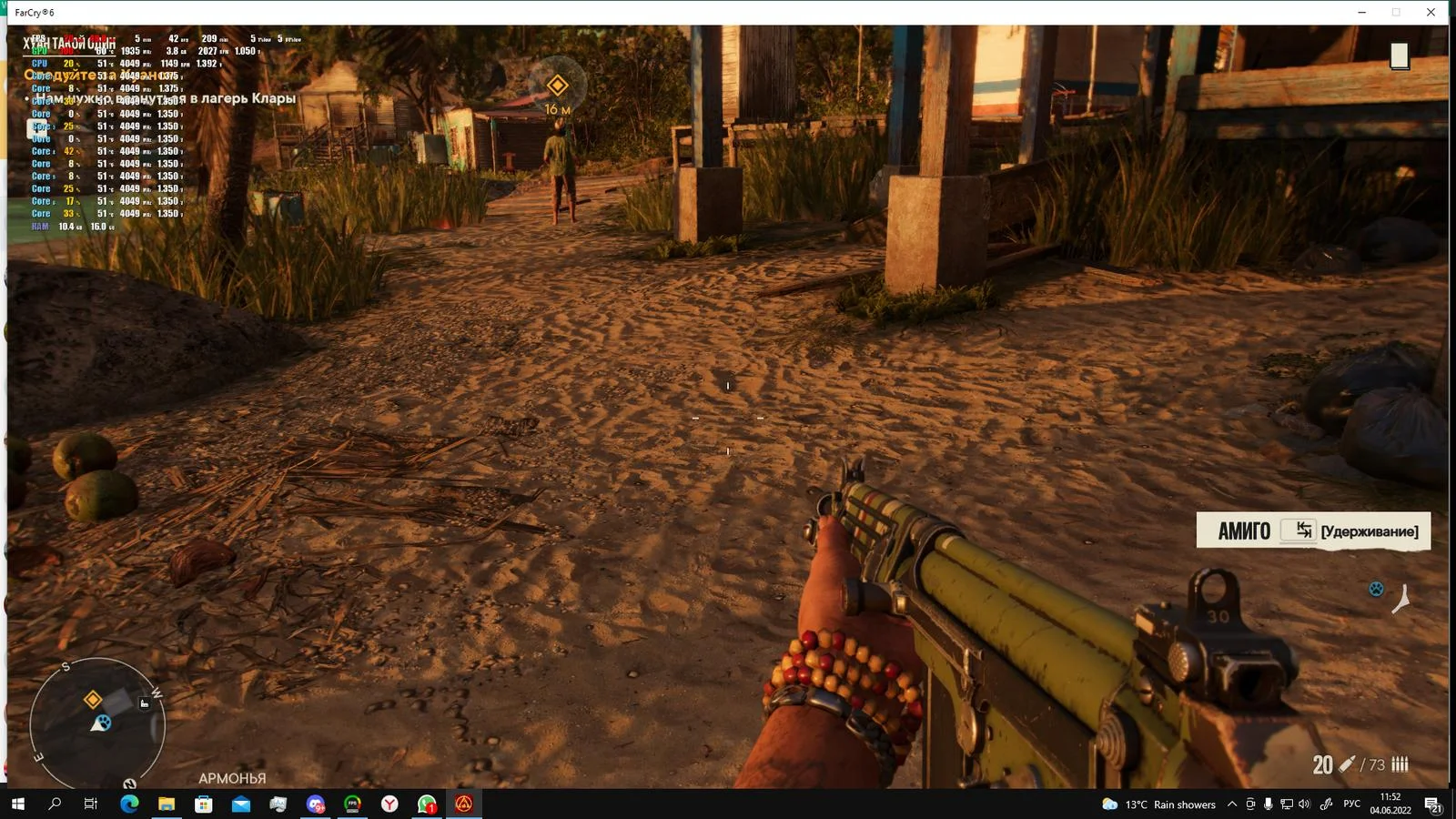Click the objective diamond marker on the minimap

tap(93, 699)
